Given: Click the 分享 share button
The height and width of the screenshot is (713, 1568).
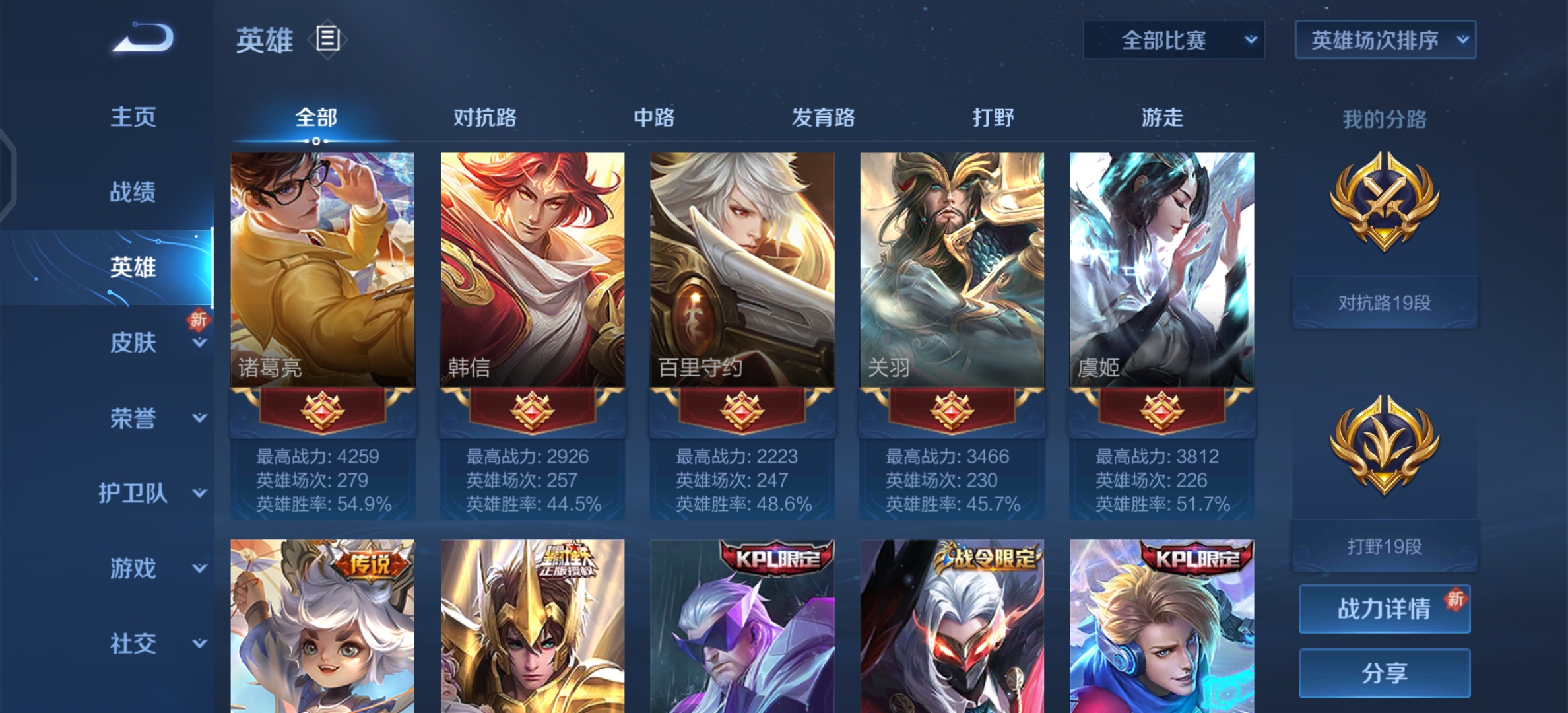Looking at the screenshot, I should coord(1383,672).
